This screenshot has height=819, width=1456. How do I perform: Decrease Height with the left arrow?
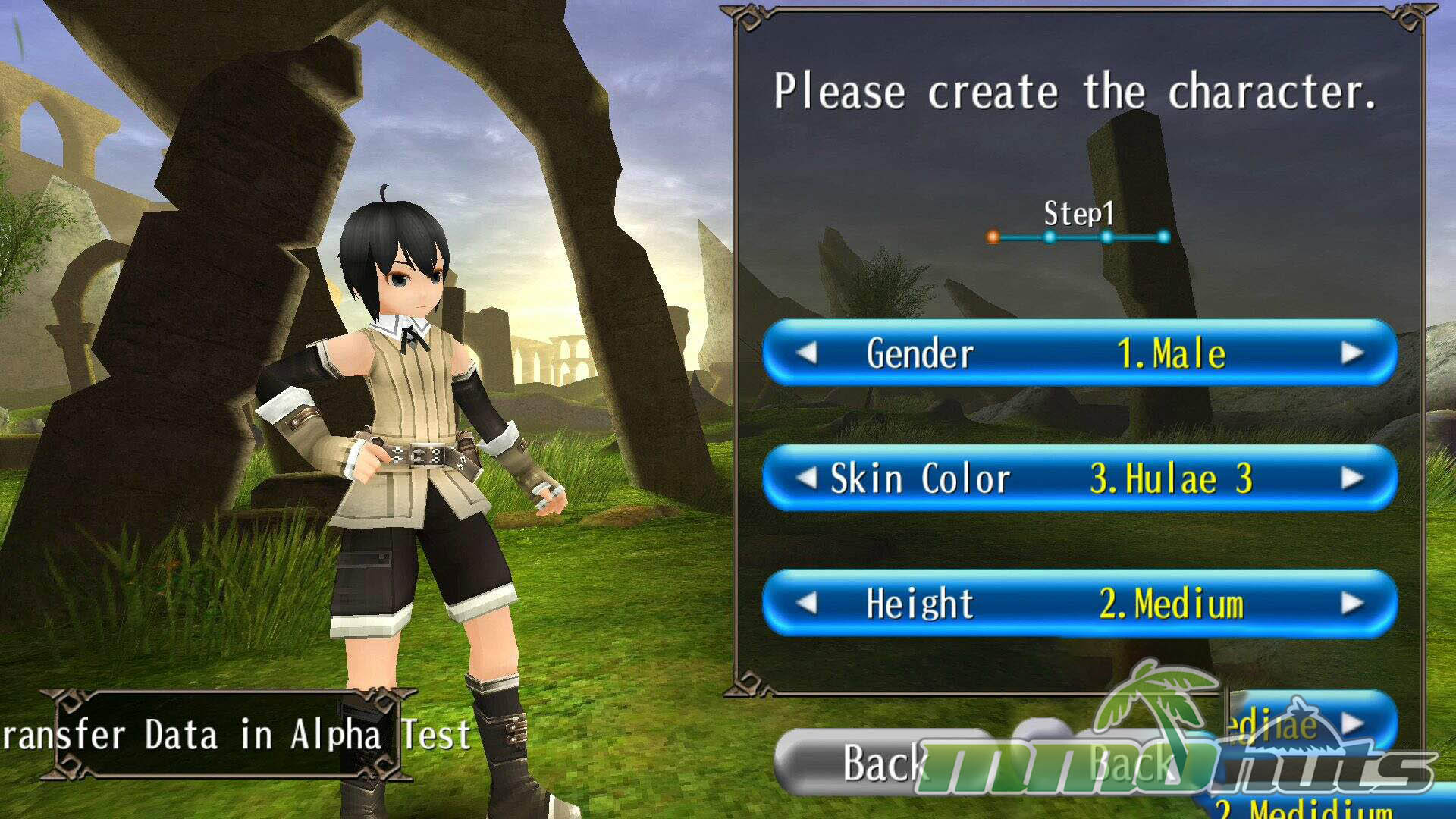coord(807,604)
